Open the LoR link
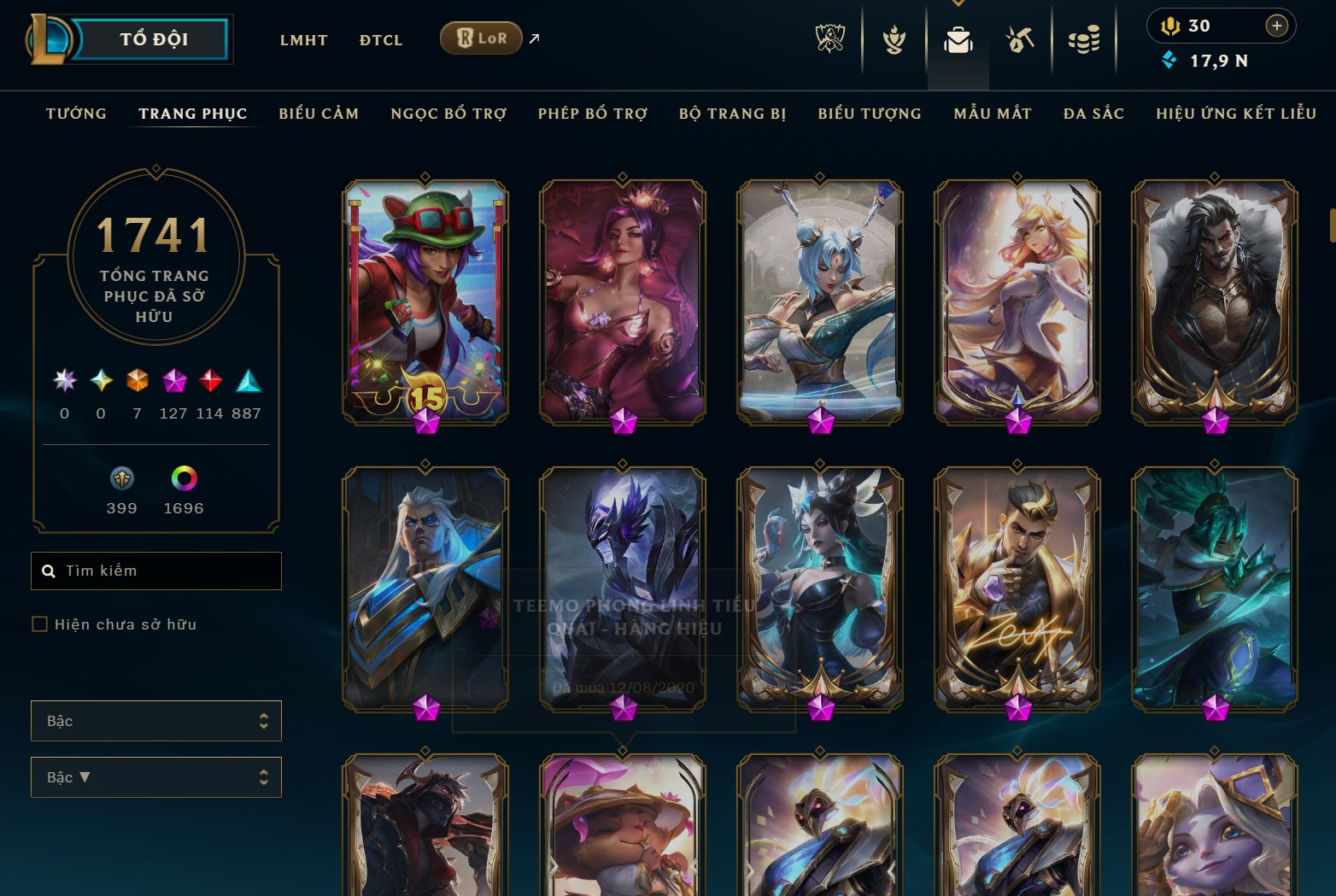This screenshot has height=896, width=1336. point(481,38)
